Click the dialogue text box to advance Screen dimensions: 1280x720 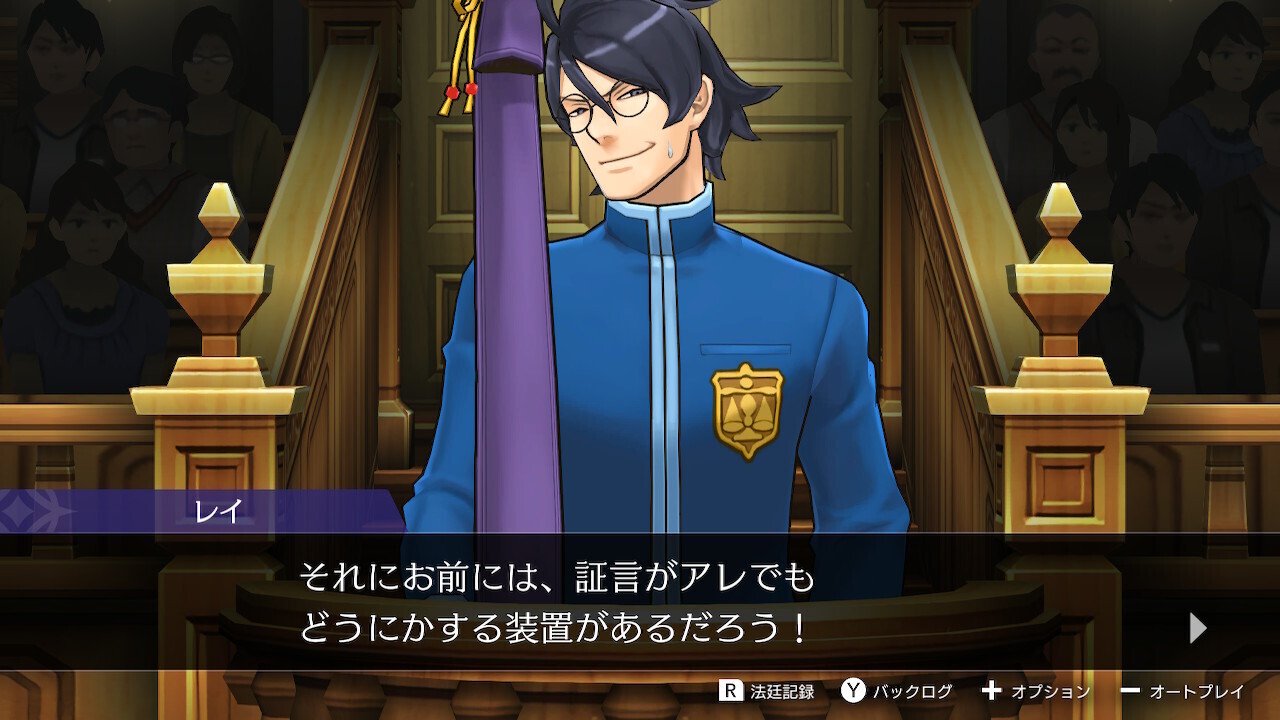tap(640, 600)
